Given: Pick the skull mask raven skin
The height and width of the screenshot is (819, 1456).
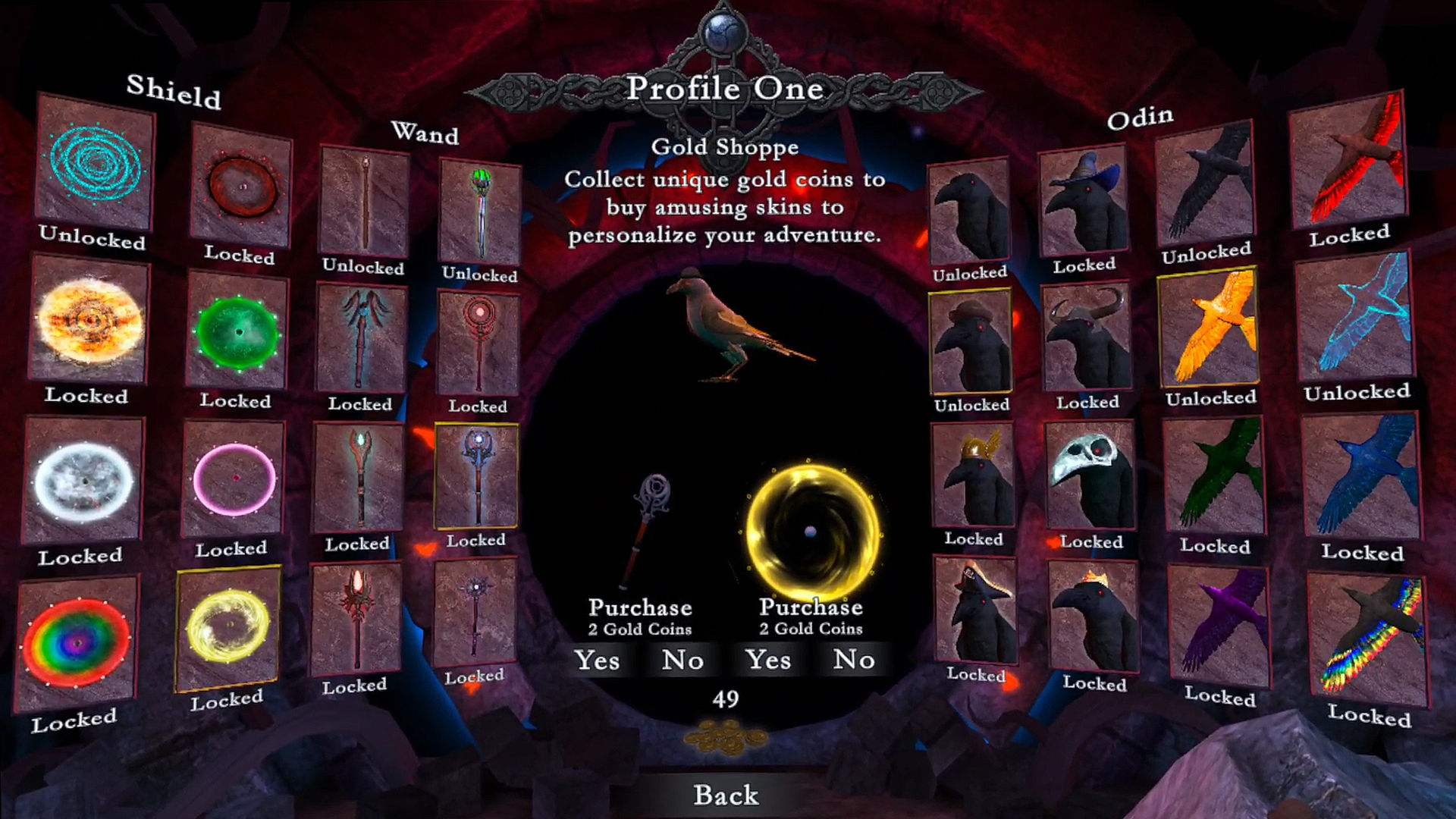Looking at the screenshot, I should pos(1090,475).
